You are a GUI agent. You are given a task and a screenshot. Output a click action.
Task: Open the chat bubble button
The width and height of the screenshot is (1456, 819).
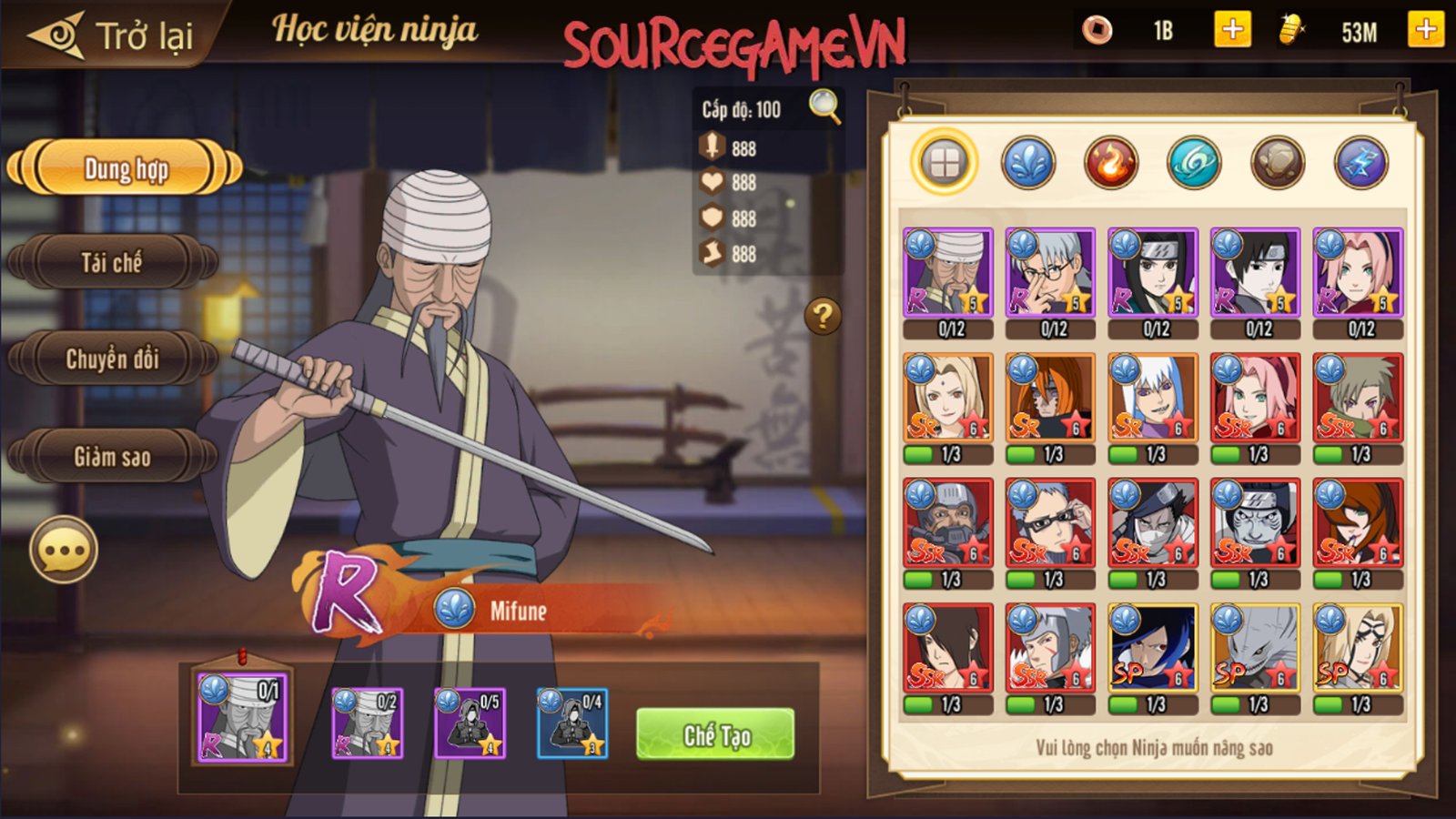pyautogui.click(x=64, y=551)
